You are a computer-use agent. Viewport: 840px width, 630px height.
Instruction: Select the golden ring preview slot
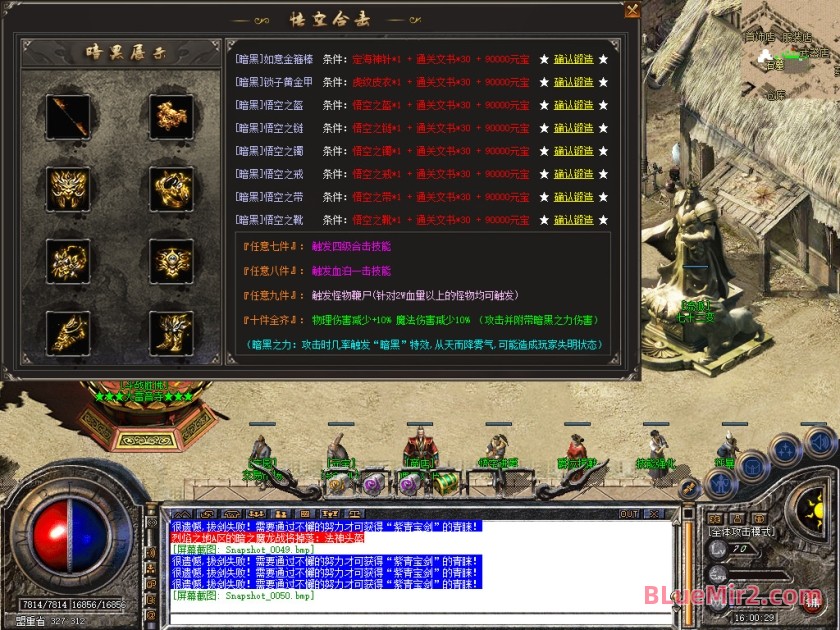169,186
